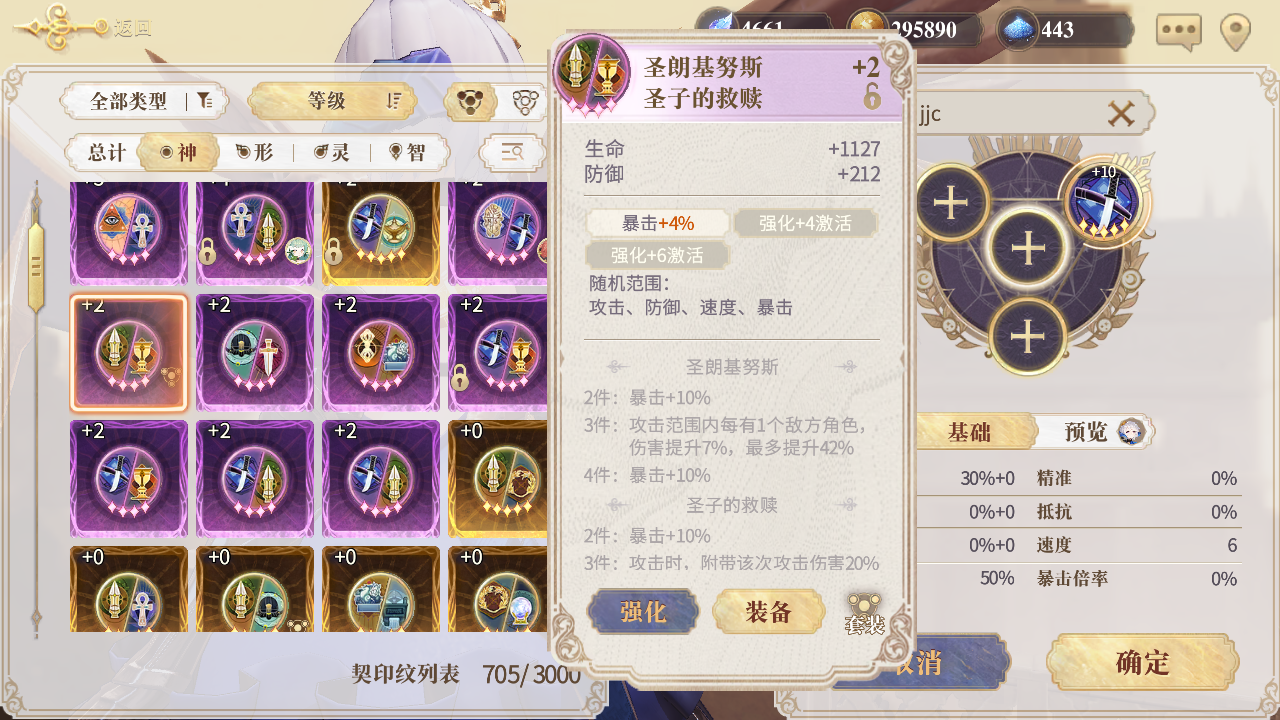Open the 全部类型 type filter dropdown

click(129, 101)
